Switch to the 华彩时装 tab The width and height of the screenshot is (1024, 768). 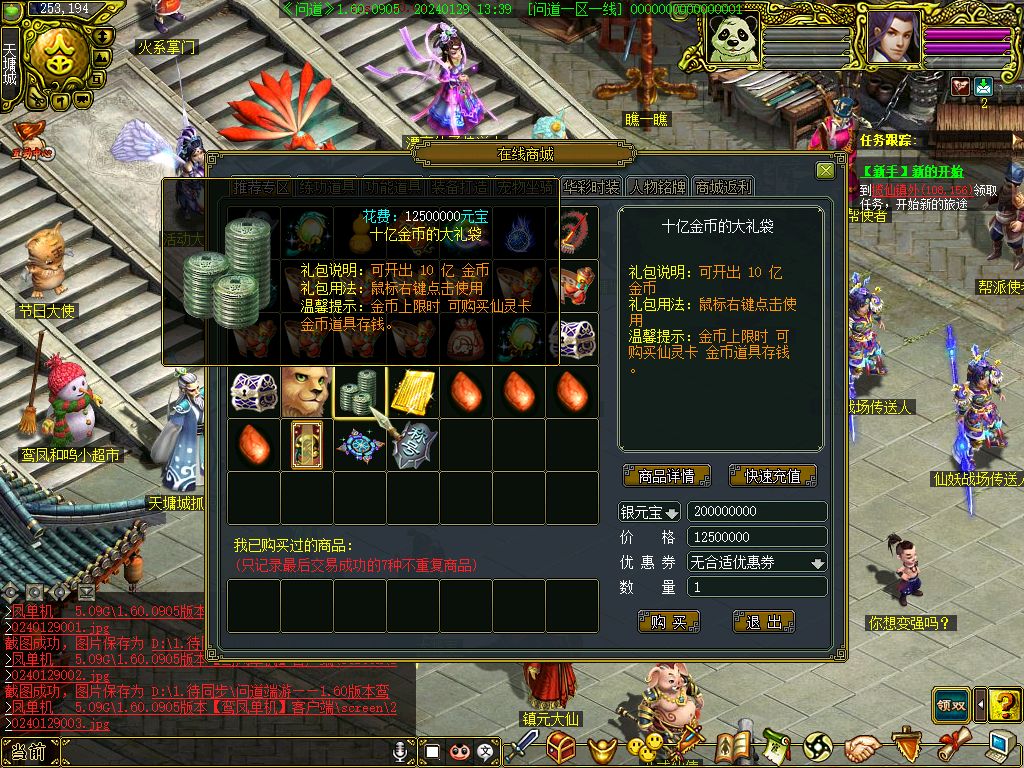[591, 187]
